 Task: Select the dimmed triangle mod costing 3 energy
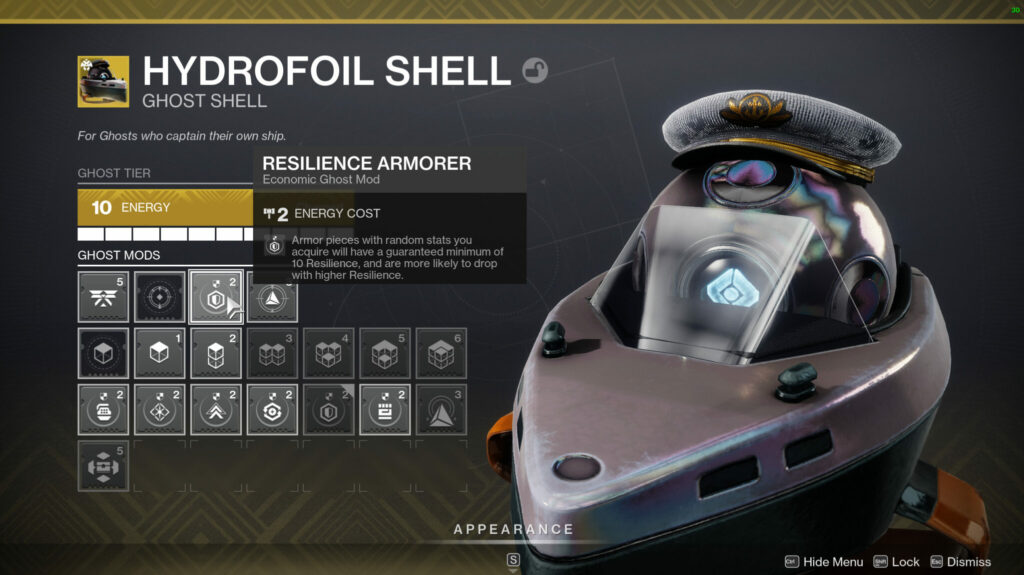point(441,410)
